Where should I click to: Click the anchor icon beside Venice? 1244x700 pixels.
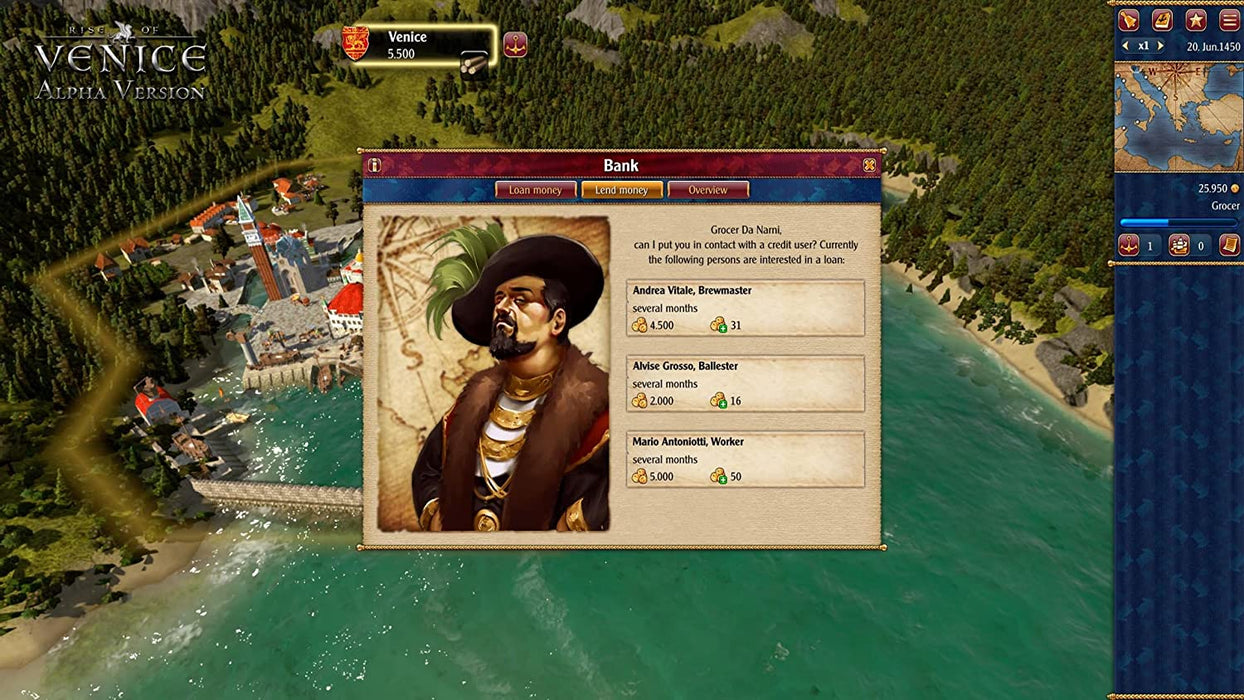[x=515, y=44]
